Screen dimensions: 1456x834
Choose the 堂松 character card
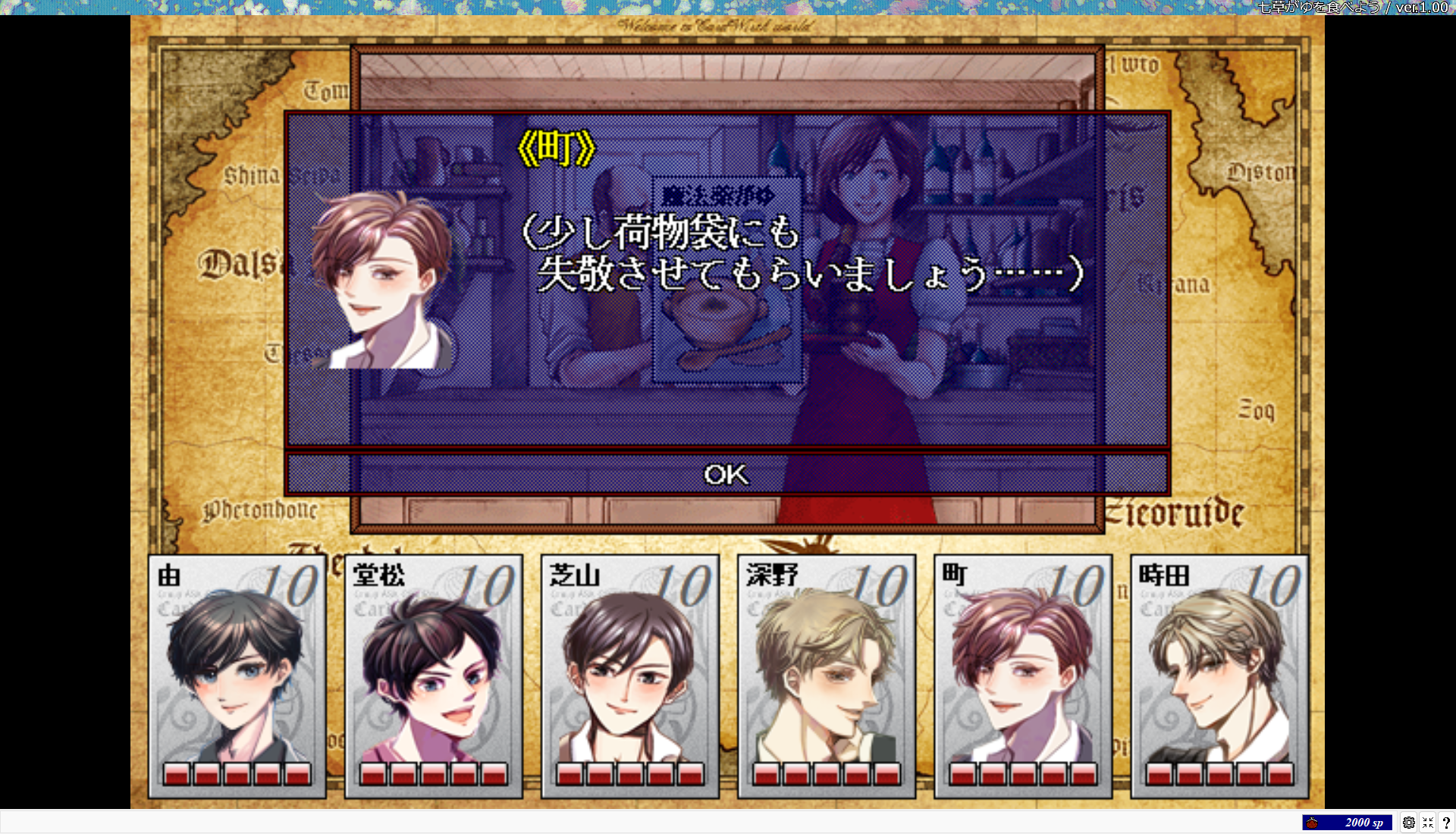point(434,676)
